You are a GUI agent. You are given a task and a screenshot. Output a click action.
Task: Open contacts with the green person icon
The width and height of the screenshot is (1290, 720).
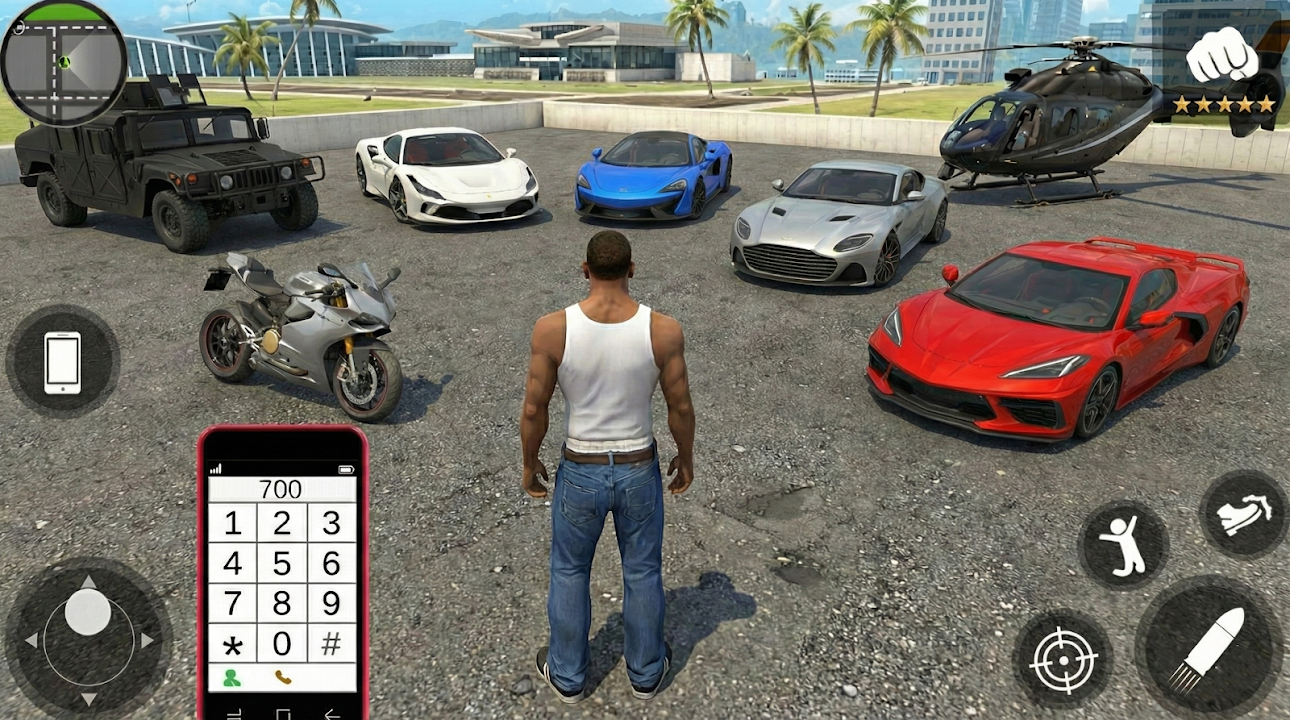(232, 678)
